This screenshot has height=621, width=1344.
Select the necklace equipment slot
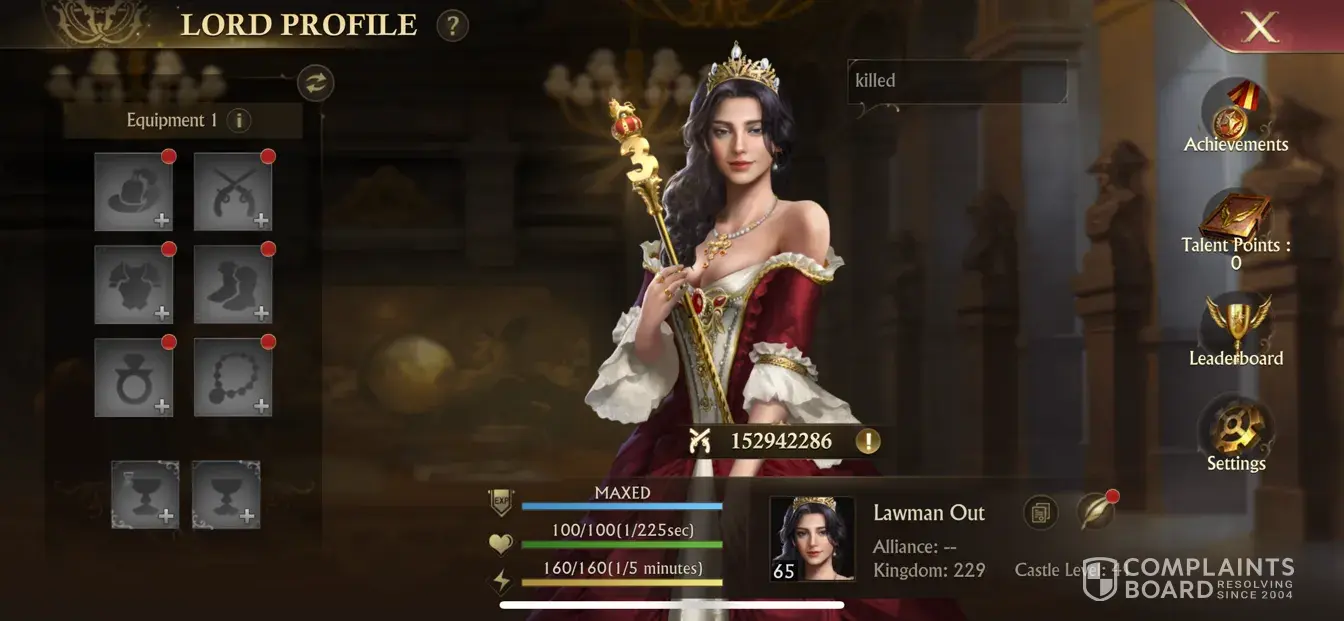pyautogui.click(x=233, y=377)
